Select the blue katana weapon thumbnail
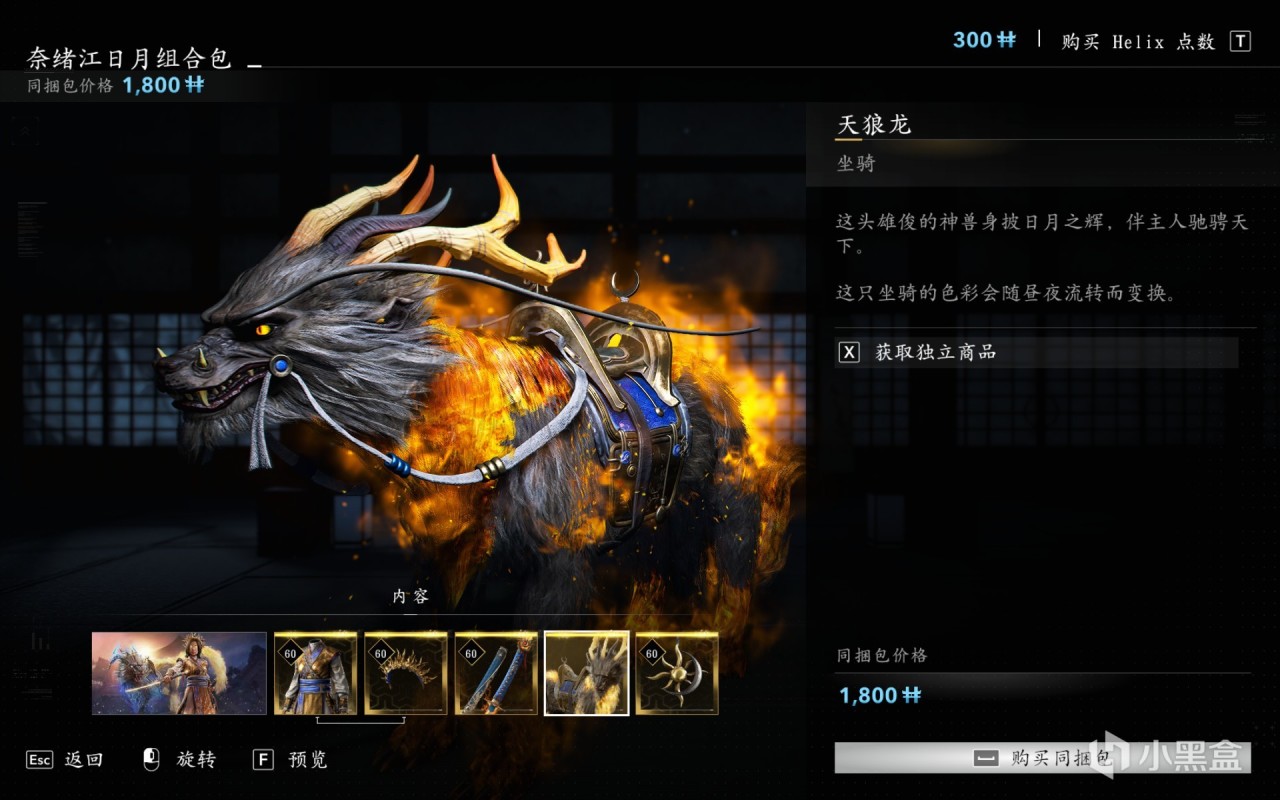This screenshot has height=800, width=1280. [x=496, y=673]
